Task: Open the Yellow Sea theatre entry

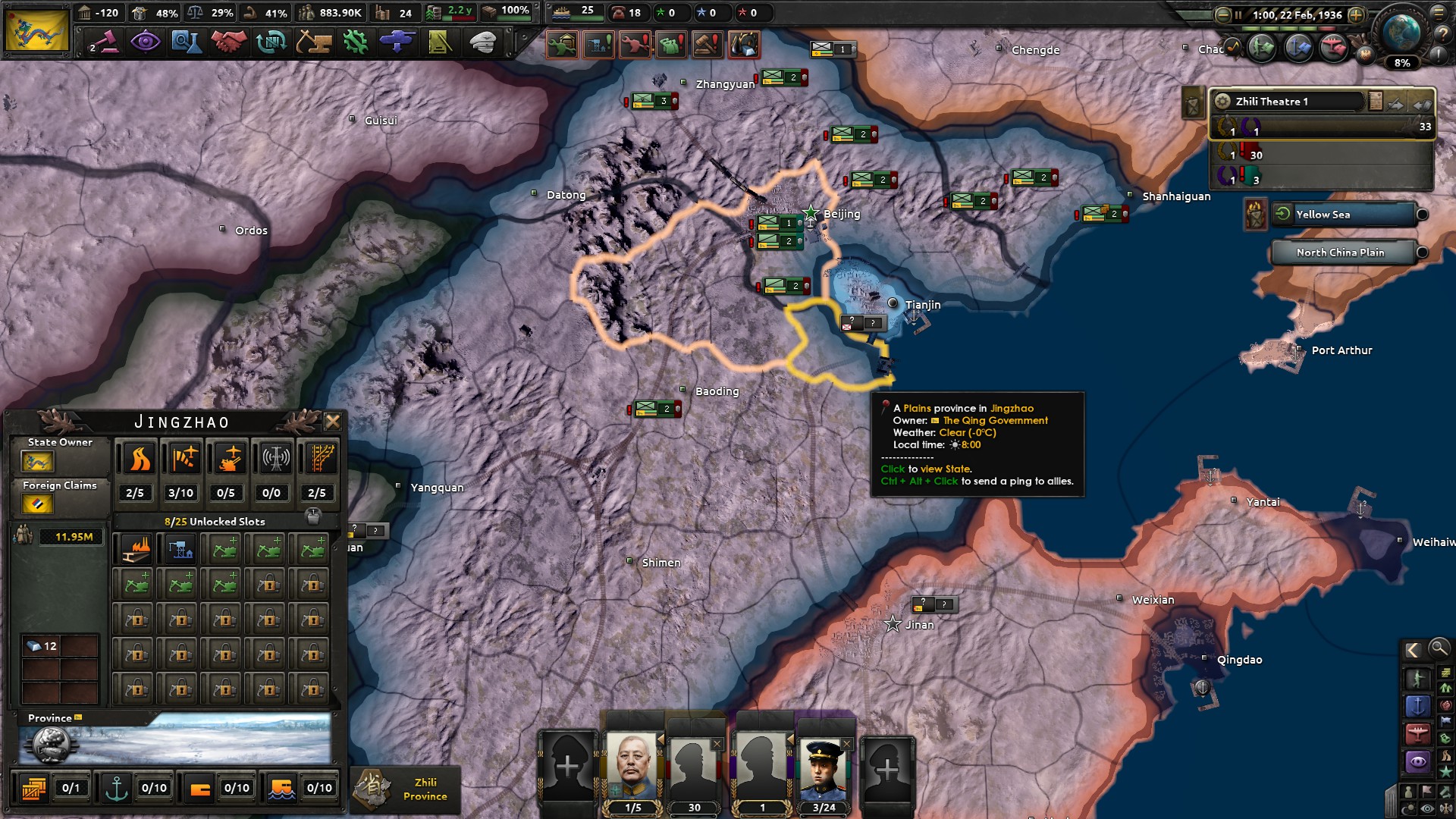Action: (1342, 215)
